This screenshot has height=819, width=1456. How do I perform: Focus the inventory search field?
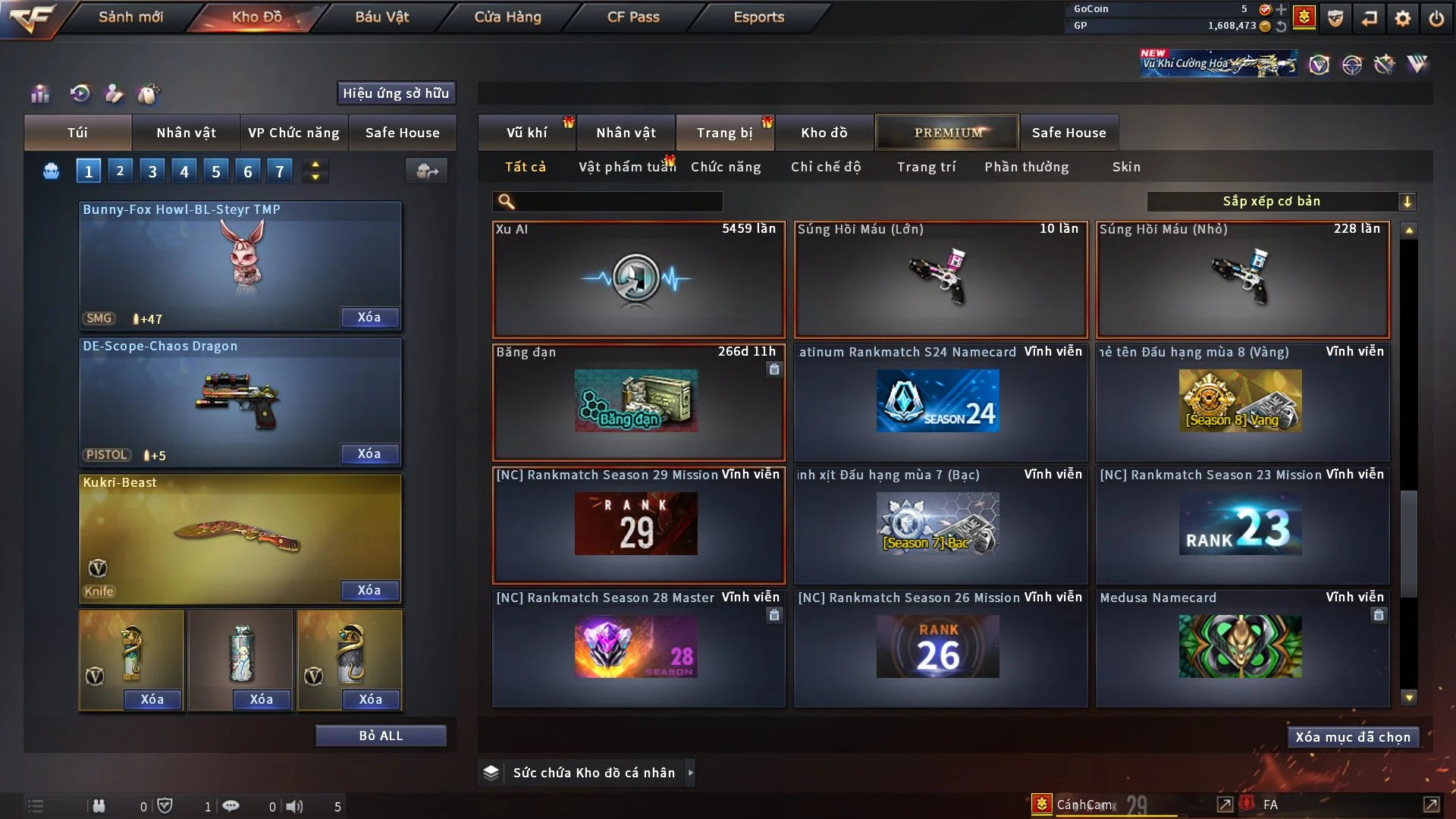pos(618,202)
